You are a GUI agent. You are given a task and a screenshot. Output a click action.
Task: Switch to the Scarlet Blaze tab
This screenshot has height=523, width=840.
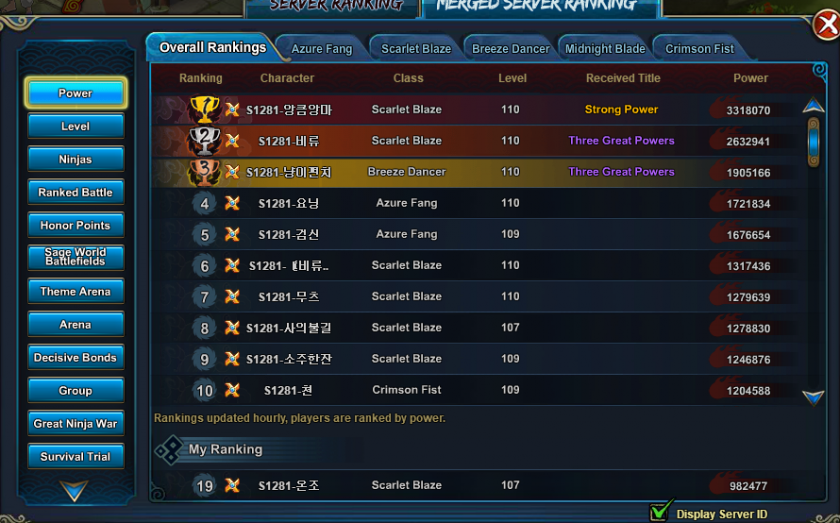coord(416,49)
